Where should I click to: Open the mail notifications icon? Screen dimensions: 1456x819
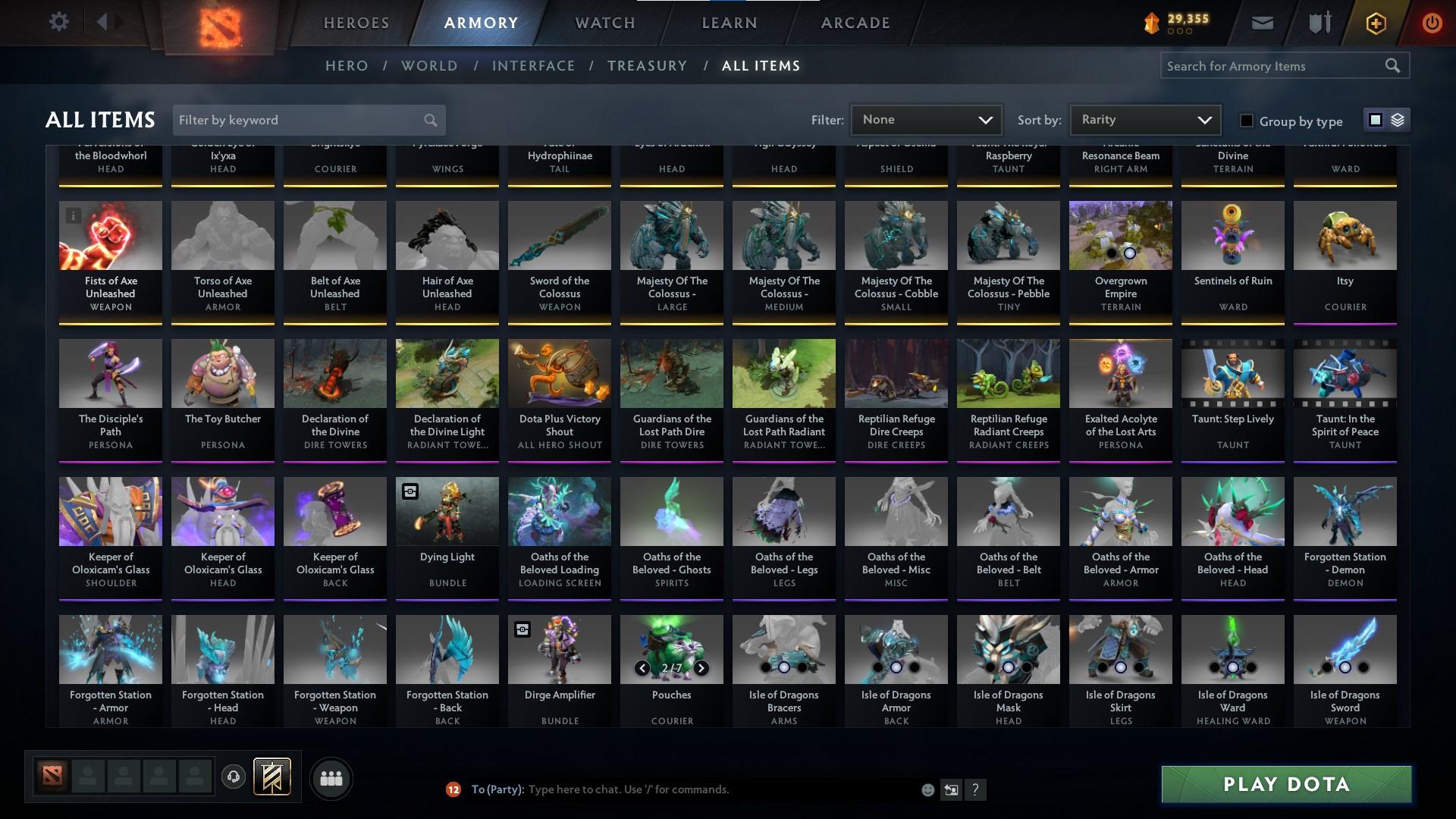pyautogui.click(x=1261, y=22)
